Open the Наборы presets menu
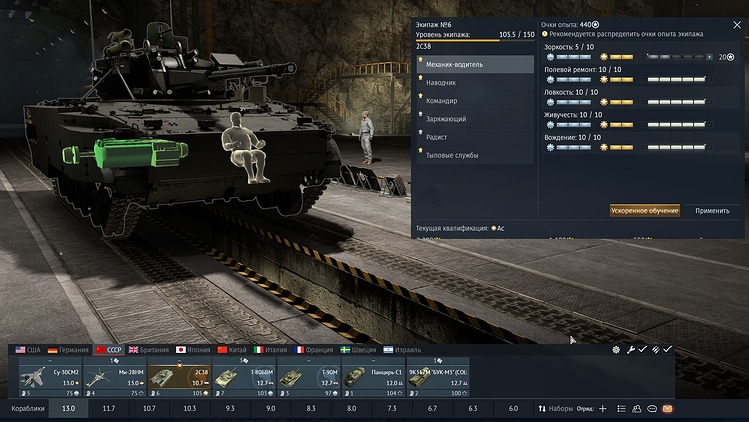 (556, 409)
